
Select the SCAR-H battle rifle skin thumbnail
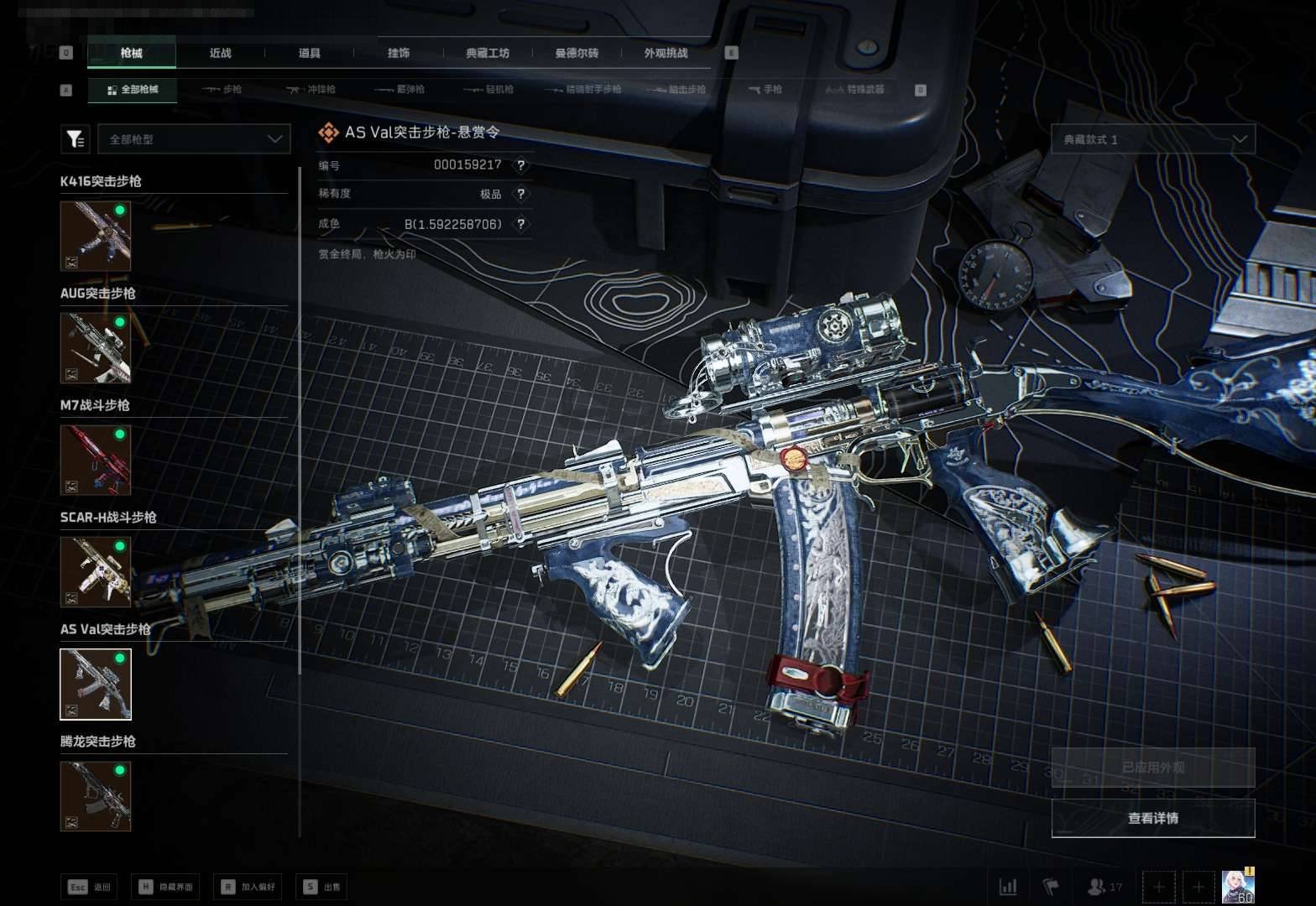(96, 571)
